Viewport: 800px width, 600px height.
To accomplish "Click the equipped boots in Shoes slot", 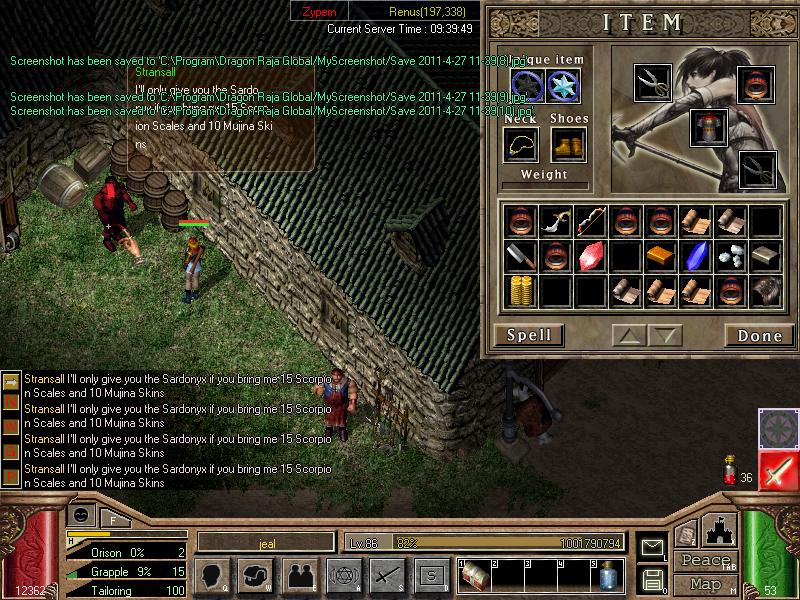I will 567,146.
